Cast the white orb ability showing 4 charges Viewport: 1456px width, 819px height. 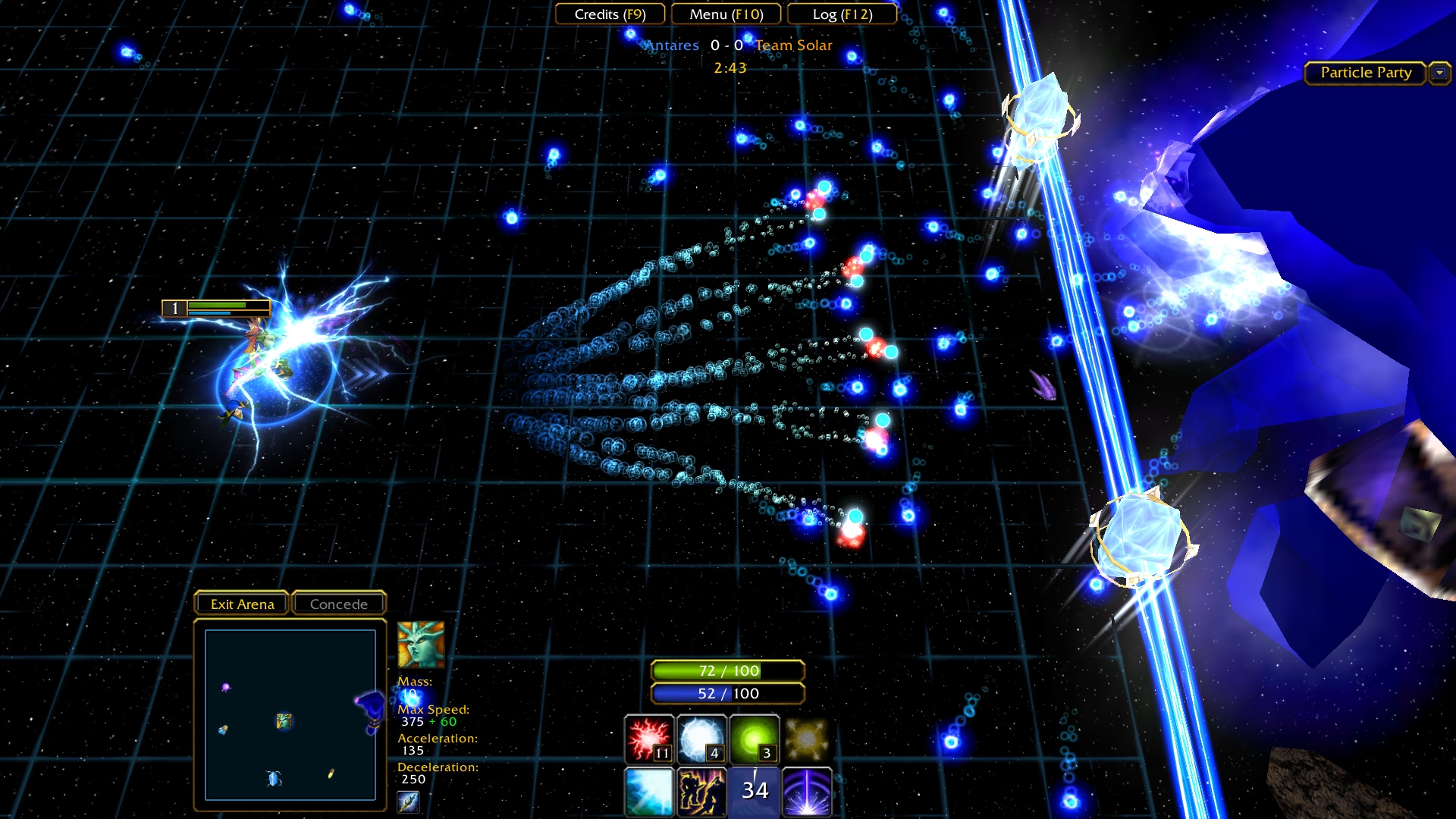701,739
